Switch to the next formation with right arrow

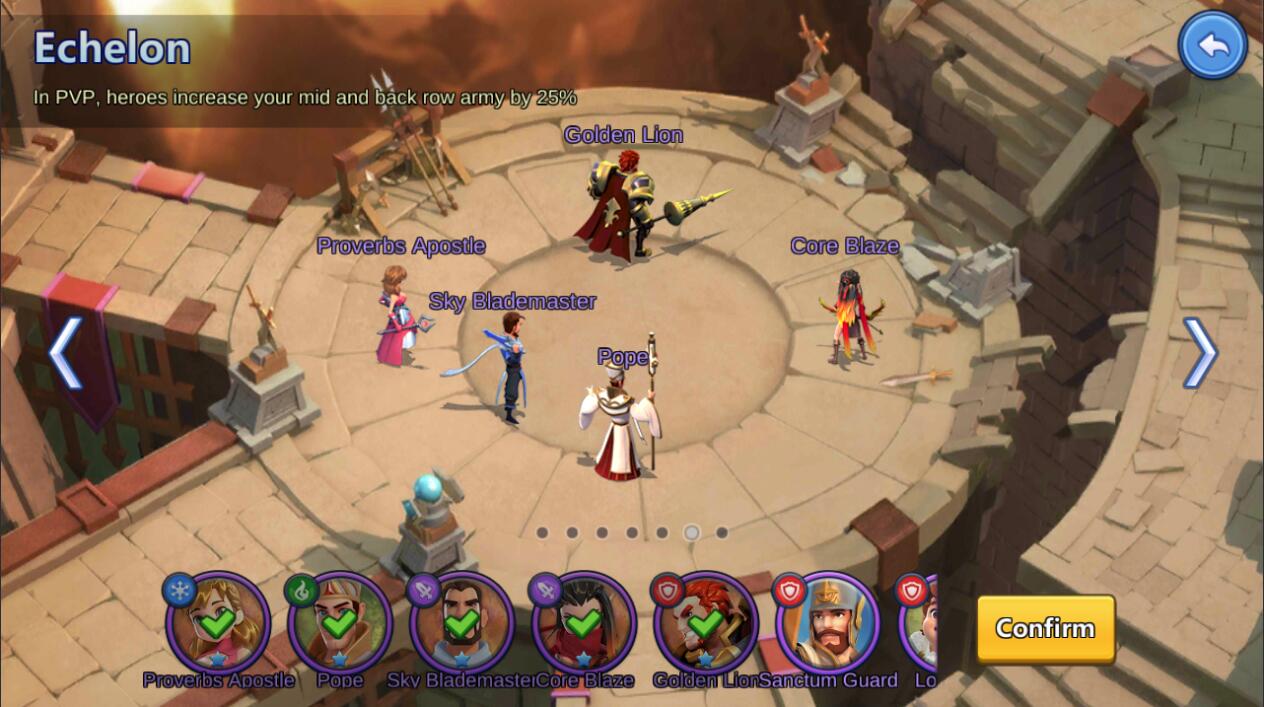click(1199, 352)
